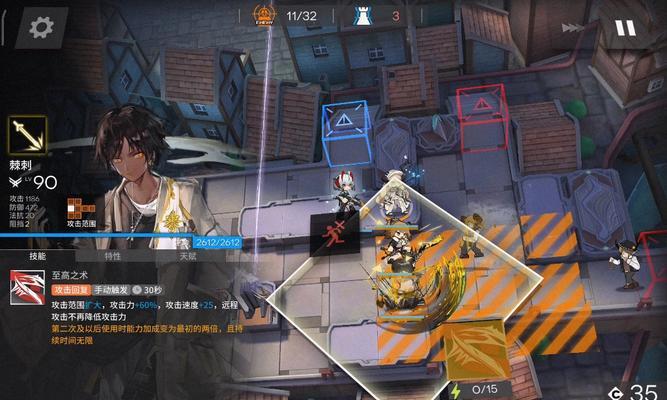
Task: Retreat the operator with the red running icon
Action: pos(335,236)
